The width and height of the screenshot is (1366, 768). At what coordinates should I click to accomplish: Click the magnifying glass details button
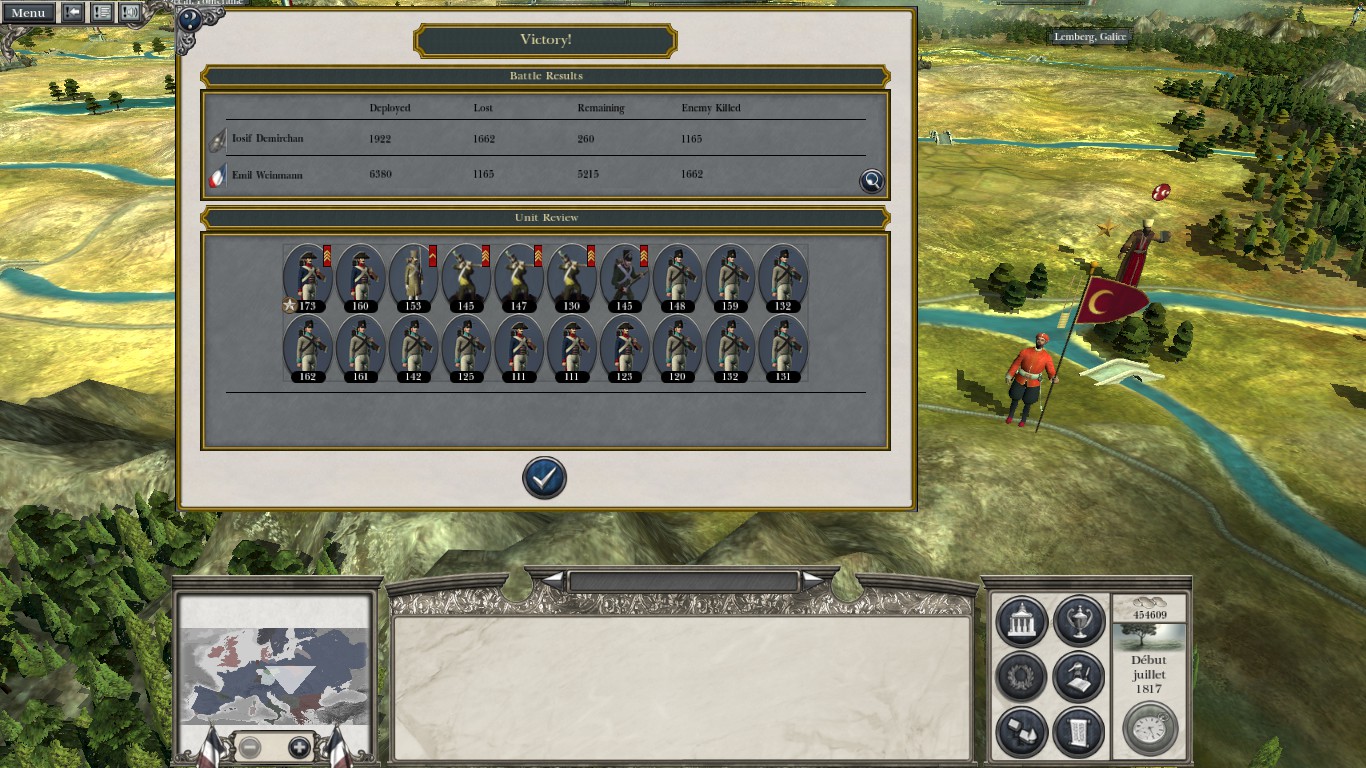click(x=872, y=181)
